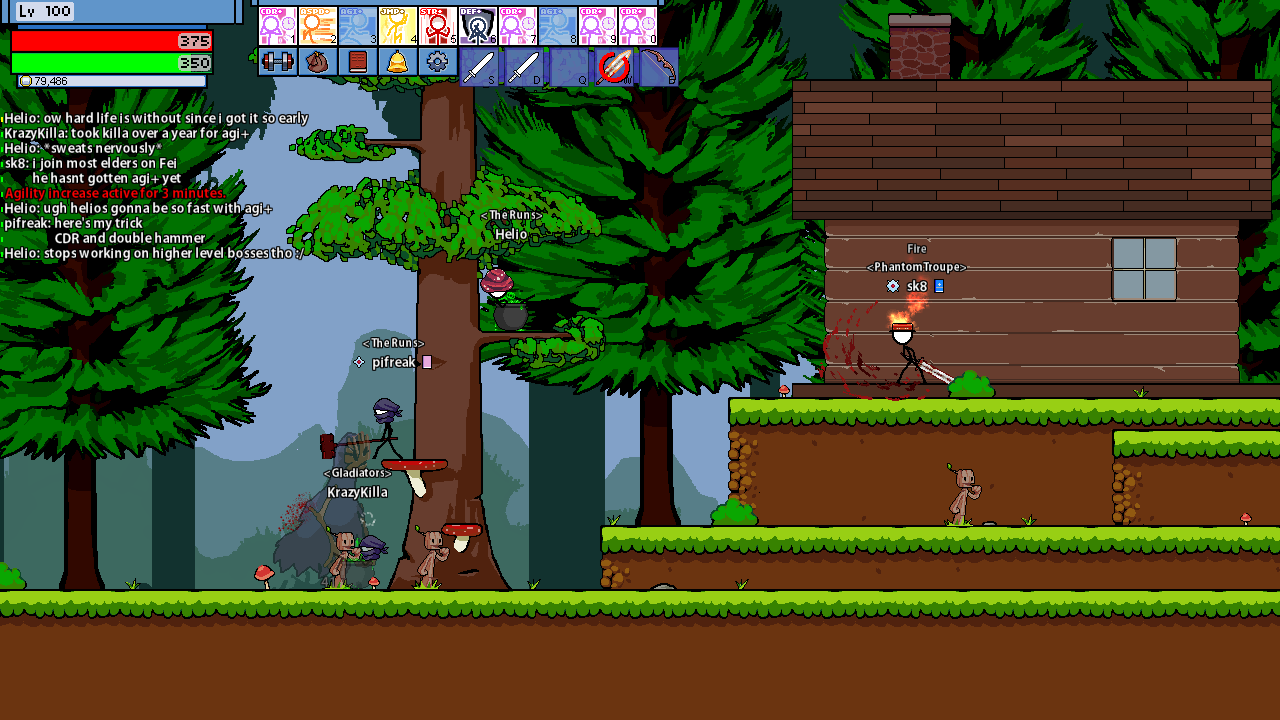The height and width of the screenshot is (720, 1280).
Task: Open the dumbbell stats menu
Action: [x=277, y=62]
